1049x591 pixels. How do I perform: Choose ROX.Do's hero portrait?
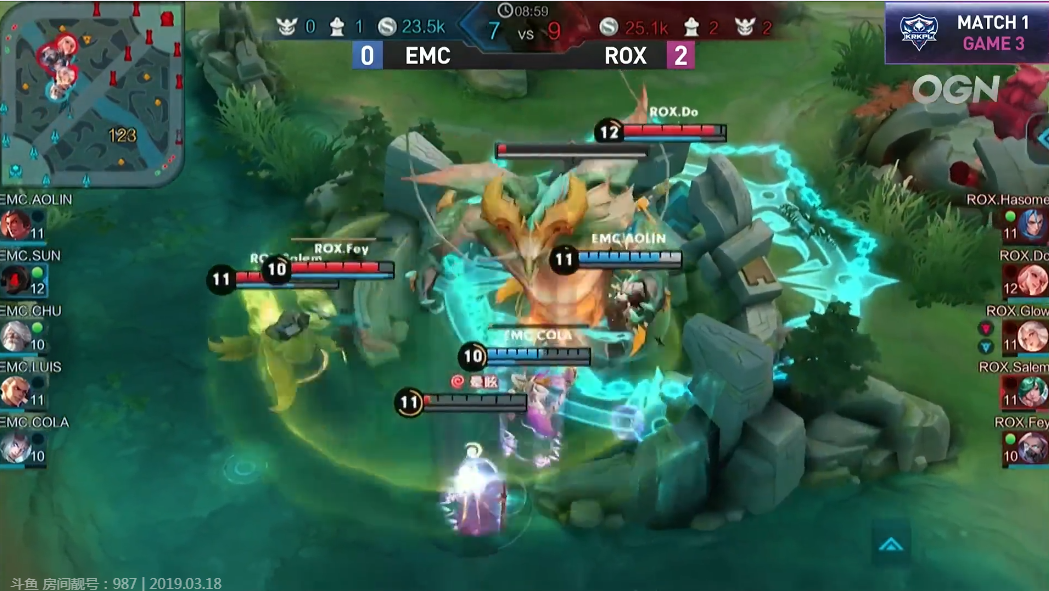[x=1033, y=280]
